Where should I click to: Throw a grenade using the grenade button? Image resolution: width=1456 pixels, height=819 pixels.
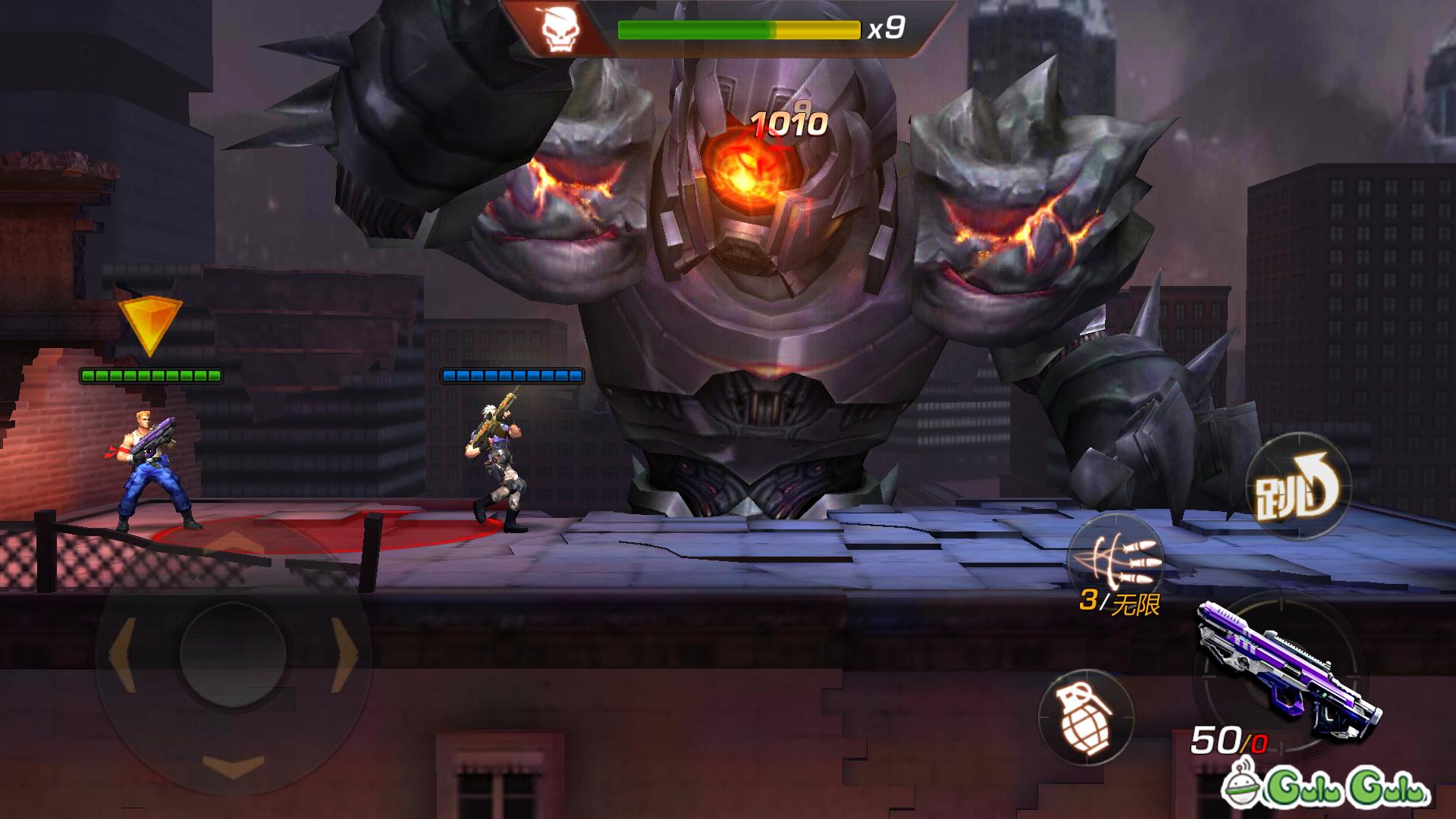(1085, 717)
